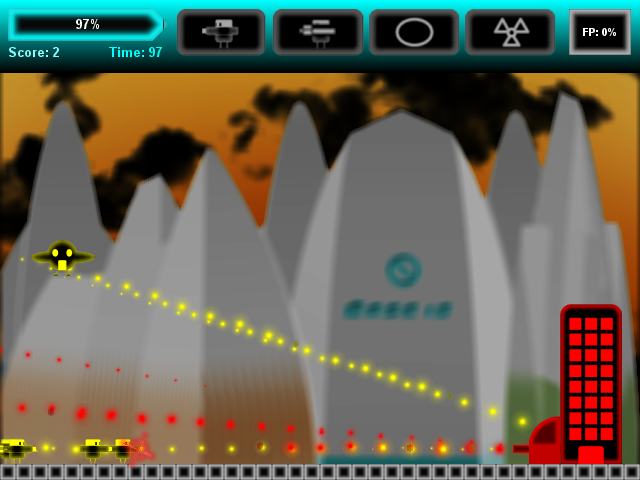Choose the twin-barrel turret weapon button

click(317, 32)
